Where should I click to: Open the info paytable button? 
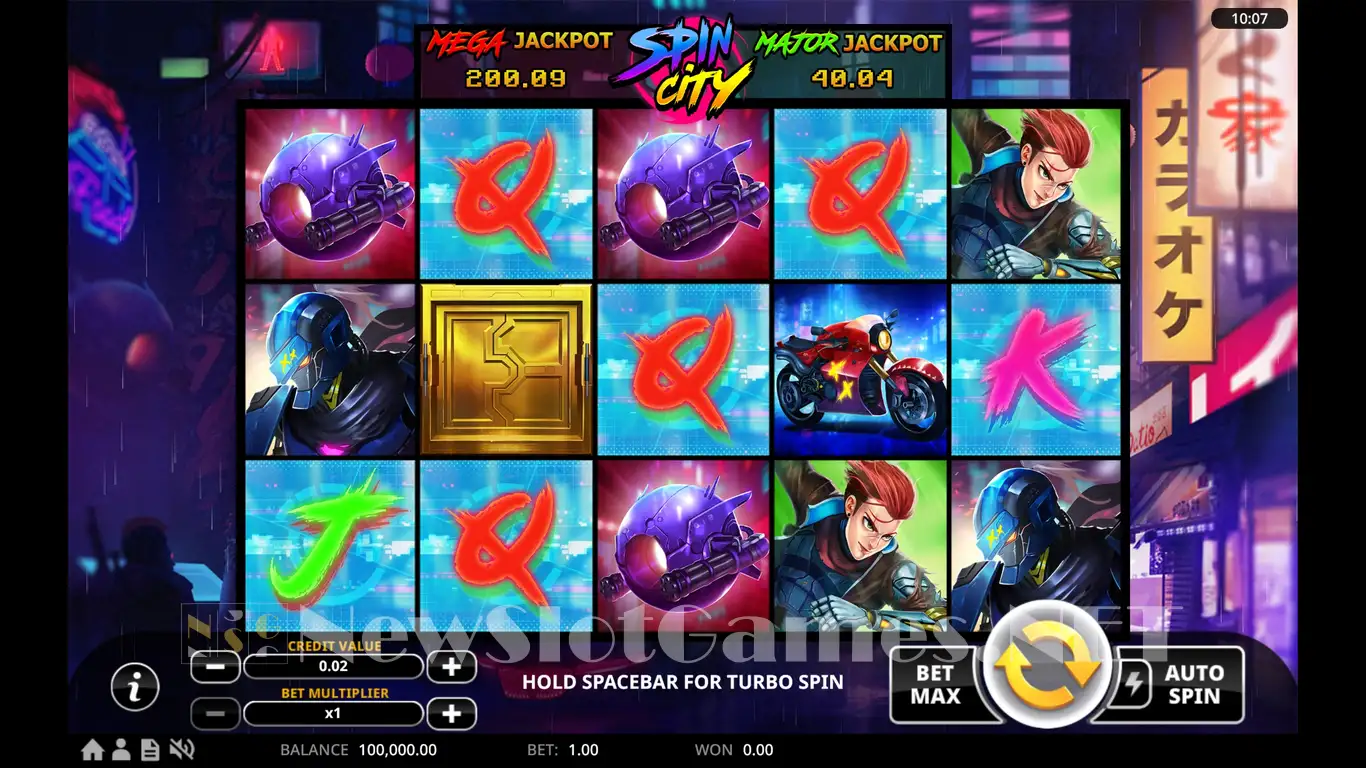coord(135,687)
